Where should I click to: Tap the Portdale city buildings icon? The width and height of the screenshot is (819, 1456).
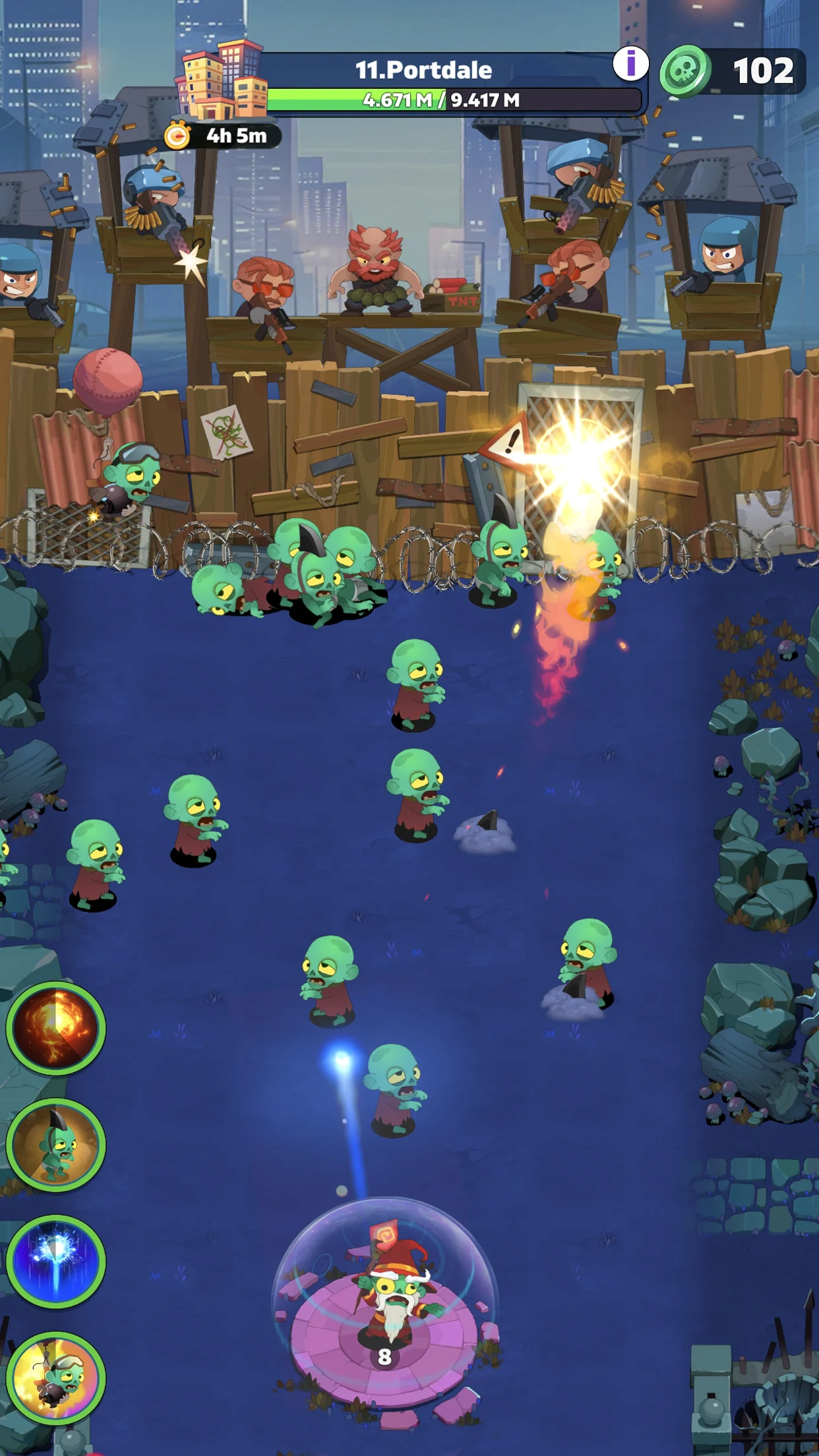tap(221, 80)
